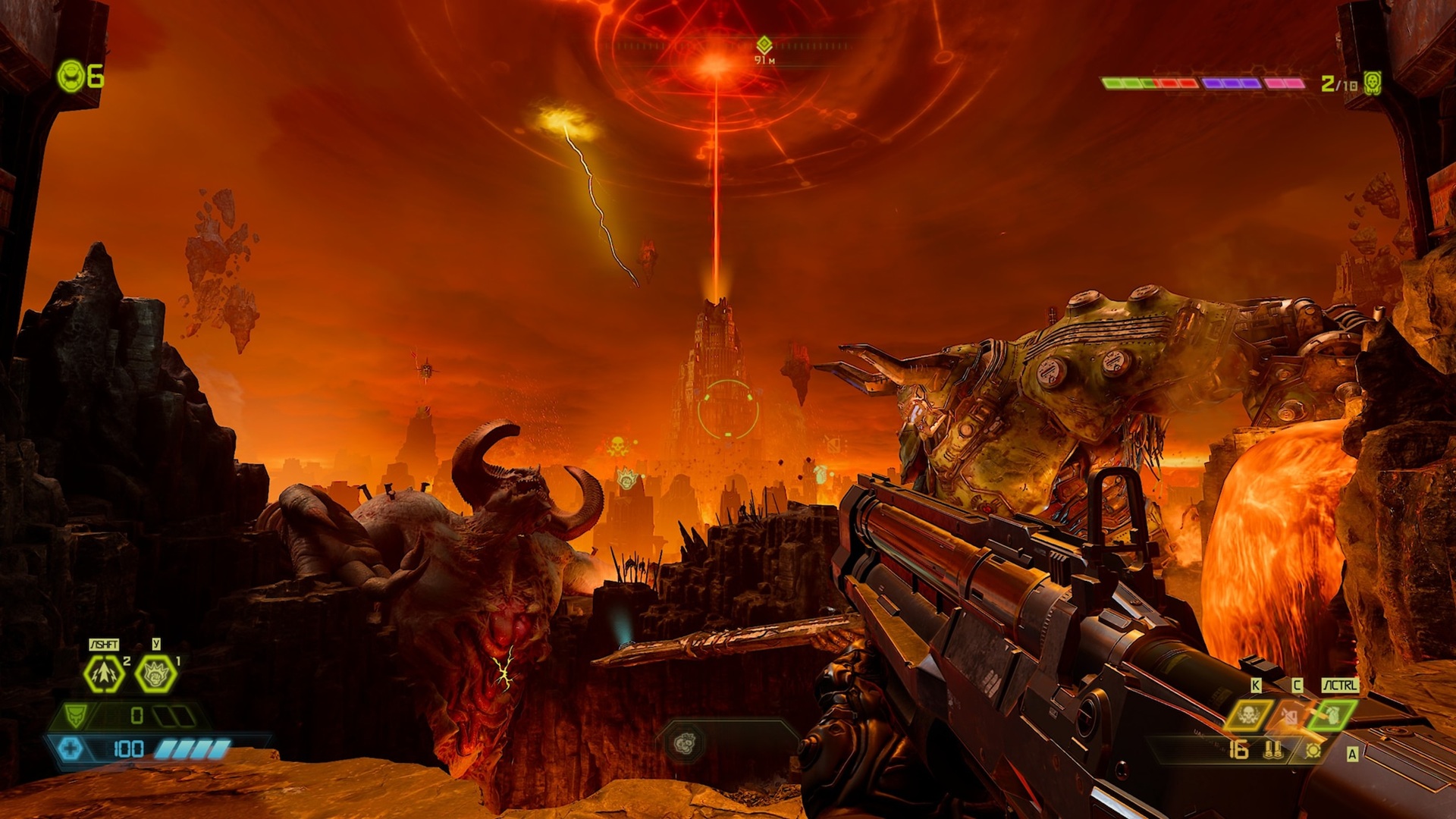Screen dimensions: 1456x819
Task: Activate the dash ability icon
Action: 104,673
